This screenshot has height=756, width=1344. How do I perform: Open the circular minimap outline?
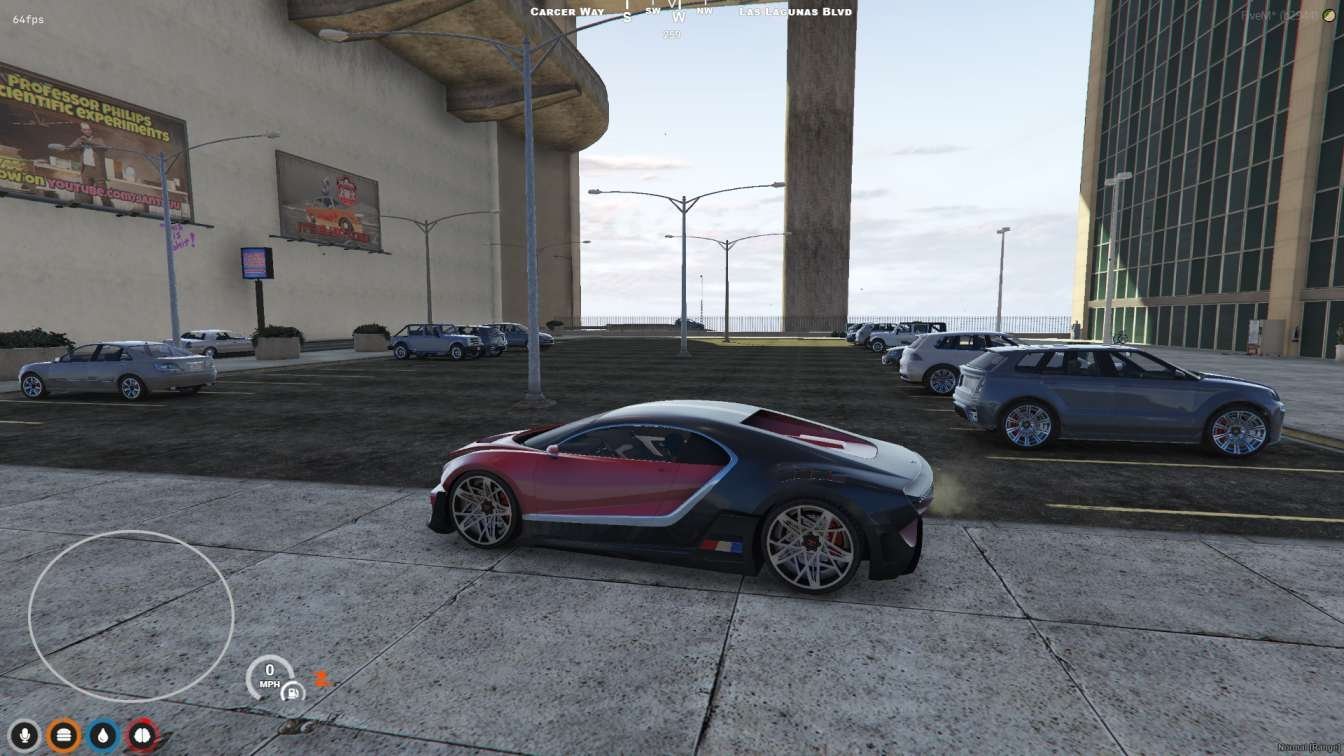pos(131,617)
